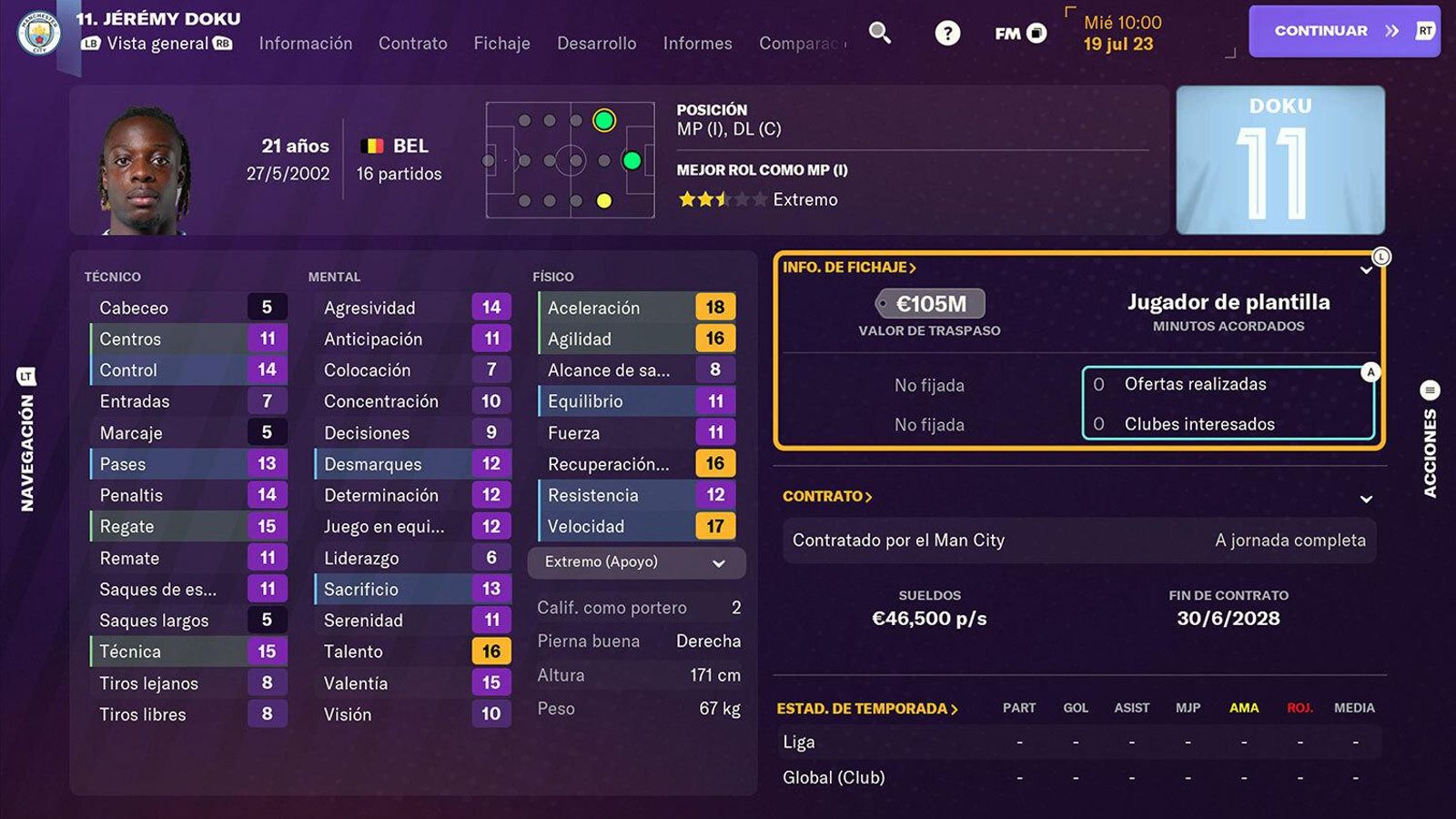Open the Extremo (Apoyo) role dropdown

tap(634, 562)
